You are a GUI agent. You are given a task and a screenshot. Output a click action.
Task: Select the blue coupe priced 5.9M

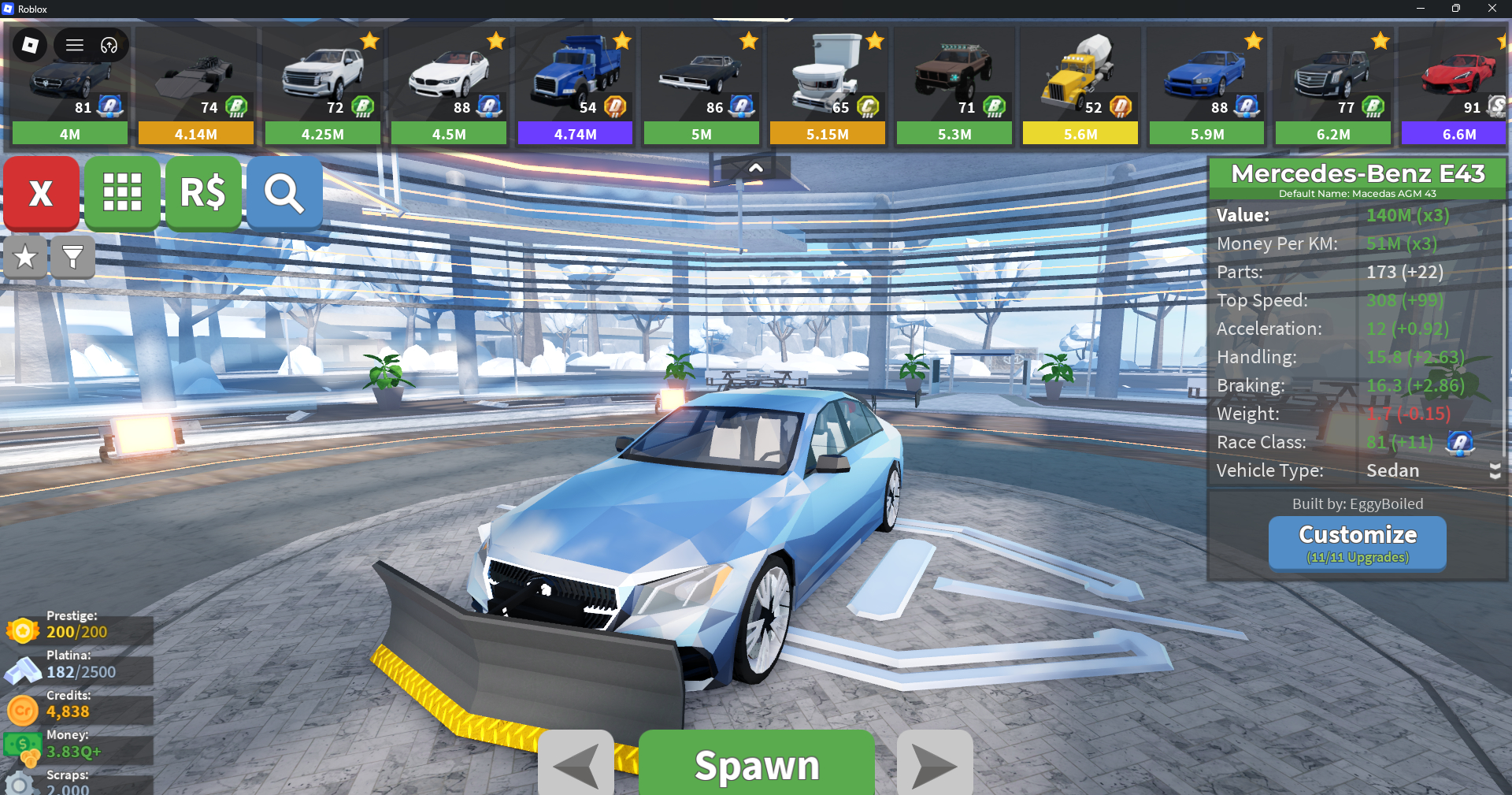[1206, 87]
